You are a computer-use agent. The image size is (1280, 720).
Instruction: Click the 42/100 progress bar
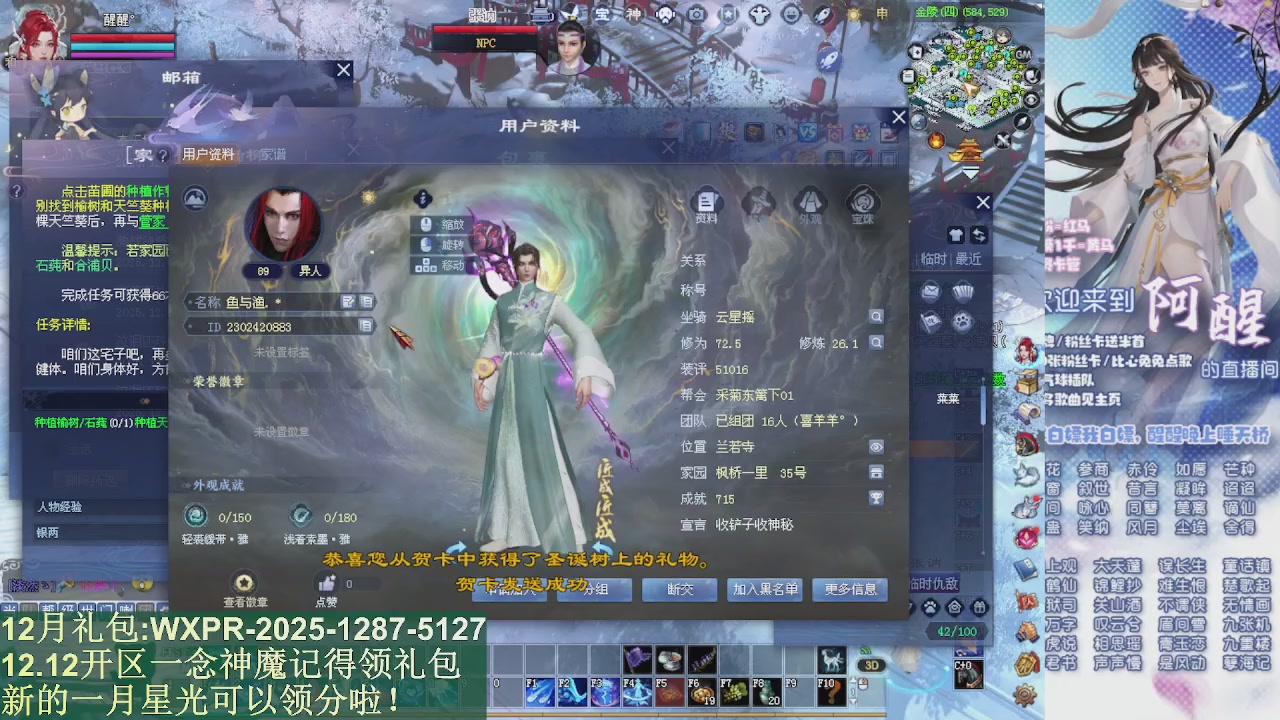point(956,631)
